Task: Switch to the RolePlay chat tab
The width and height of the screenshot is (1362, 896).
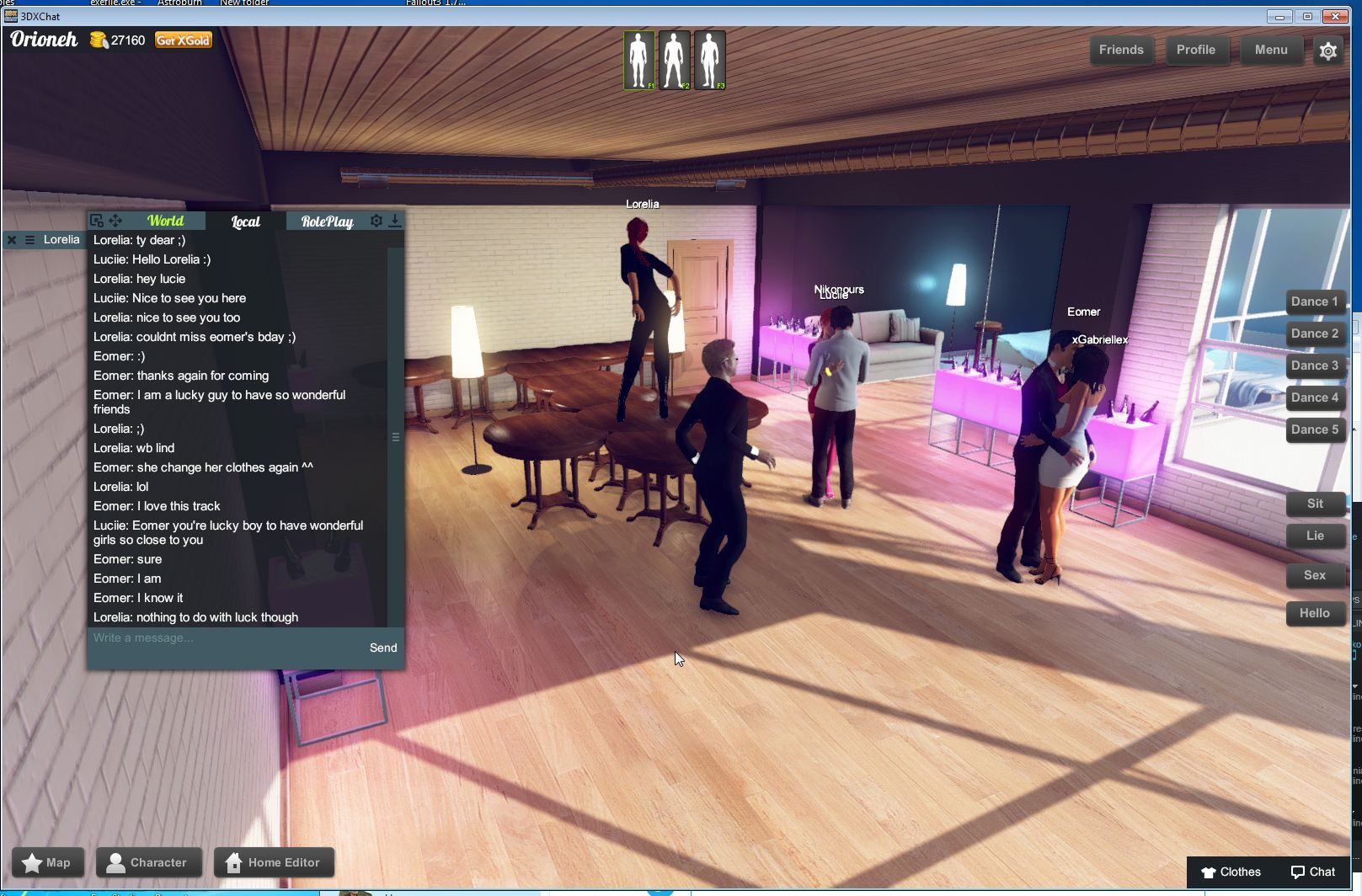Action: 326,221
